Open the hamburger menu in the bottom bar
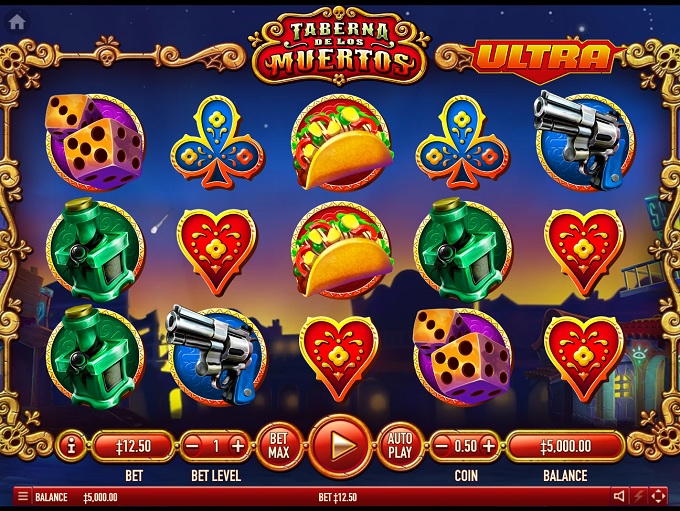The image size is (680, 511). (22, 497)
